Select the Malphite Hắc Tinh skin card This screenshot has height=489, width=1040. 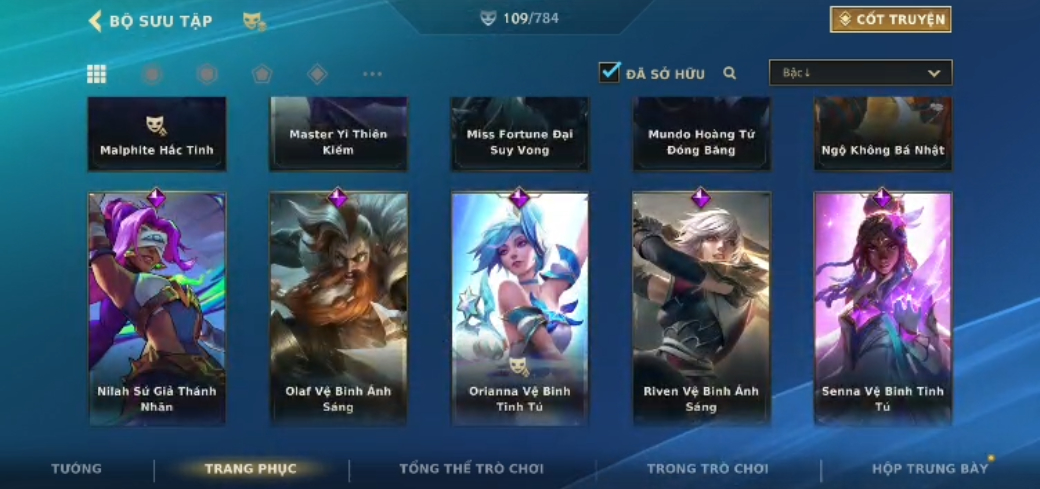[157, 134]
